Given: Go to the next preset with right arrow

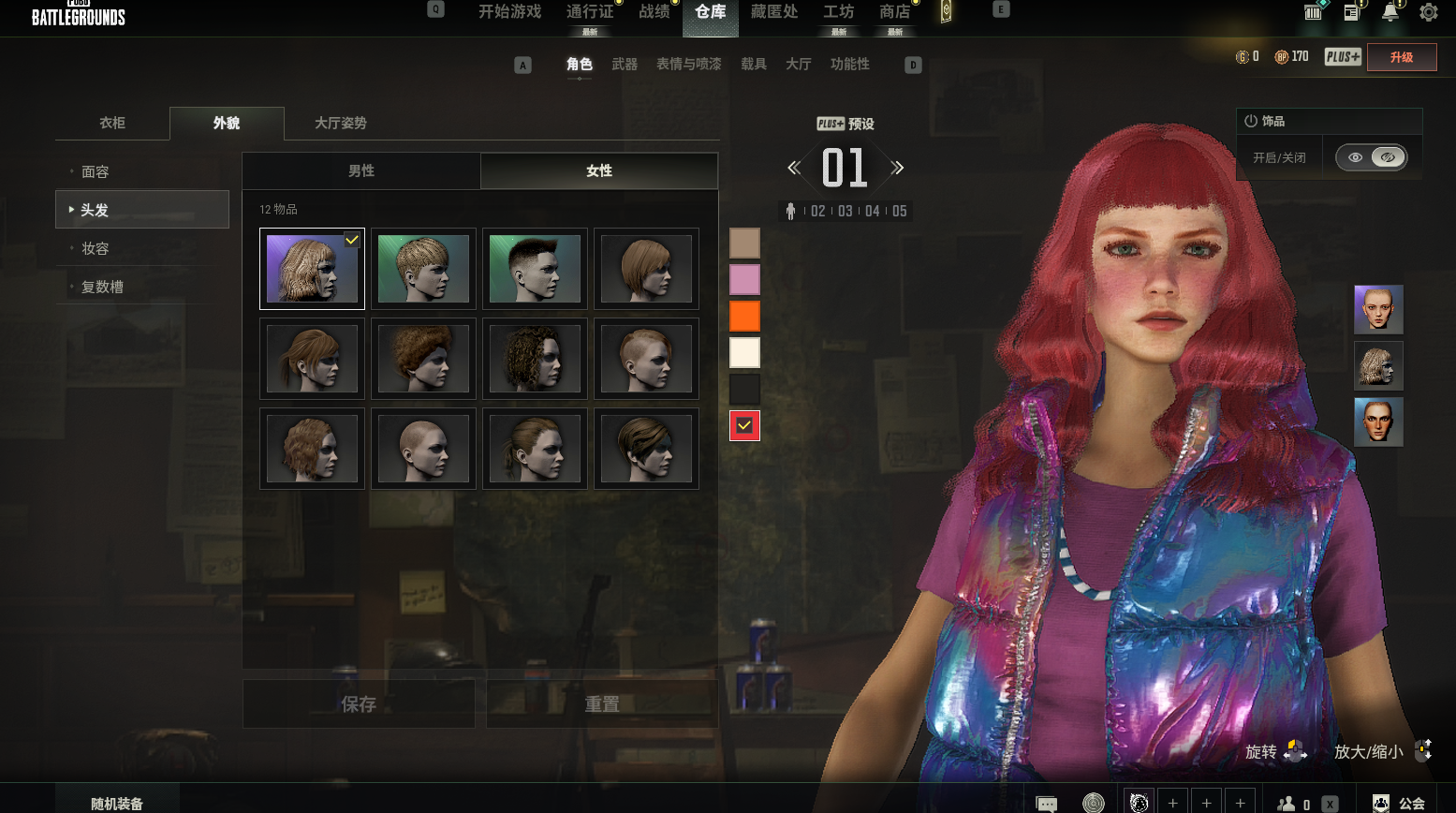Looking at the screenshot, I should click(x=898, y=168).
